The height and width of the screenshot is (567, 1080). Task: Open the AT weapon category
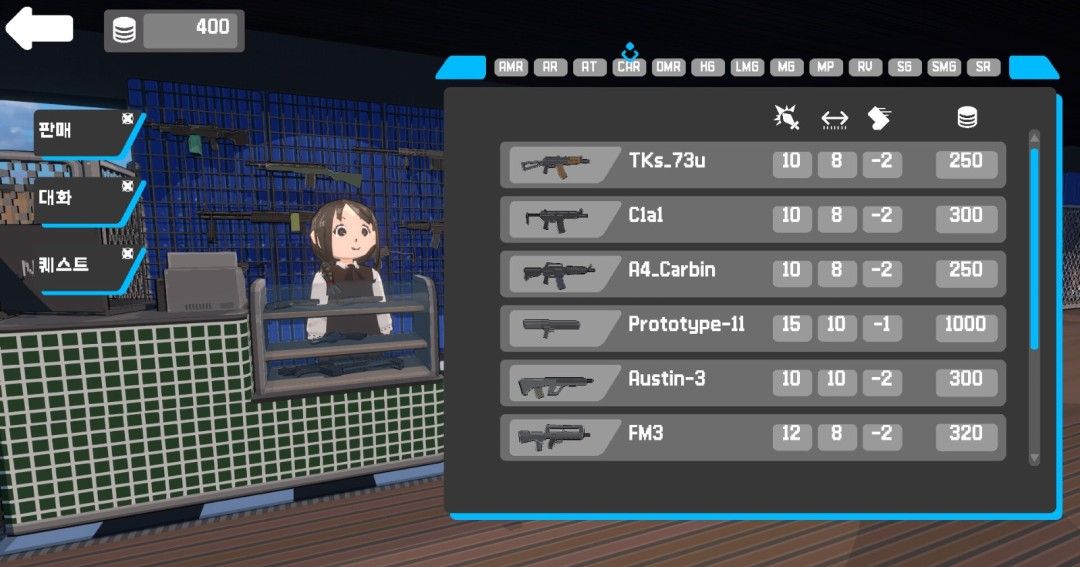[589, 67]
